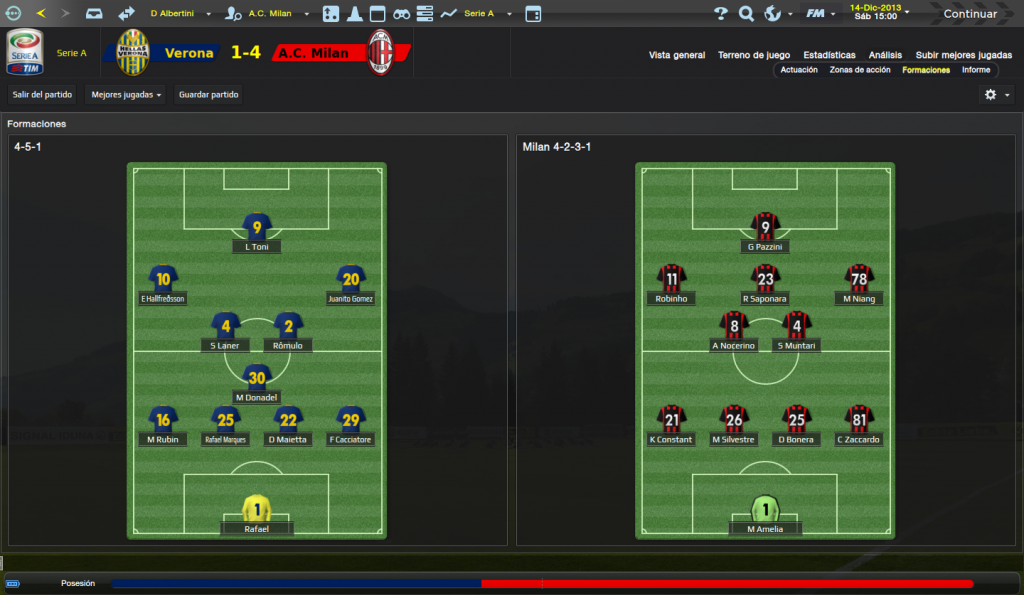Open the magnifying glass search icon
The image size is (1024, 595).
click(746, 14)
